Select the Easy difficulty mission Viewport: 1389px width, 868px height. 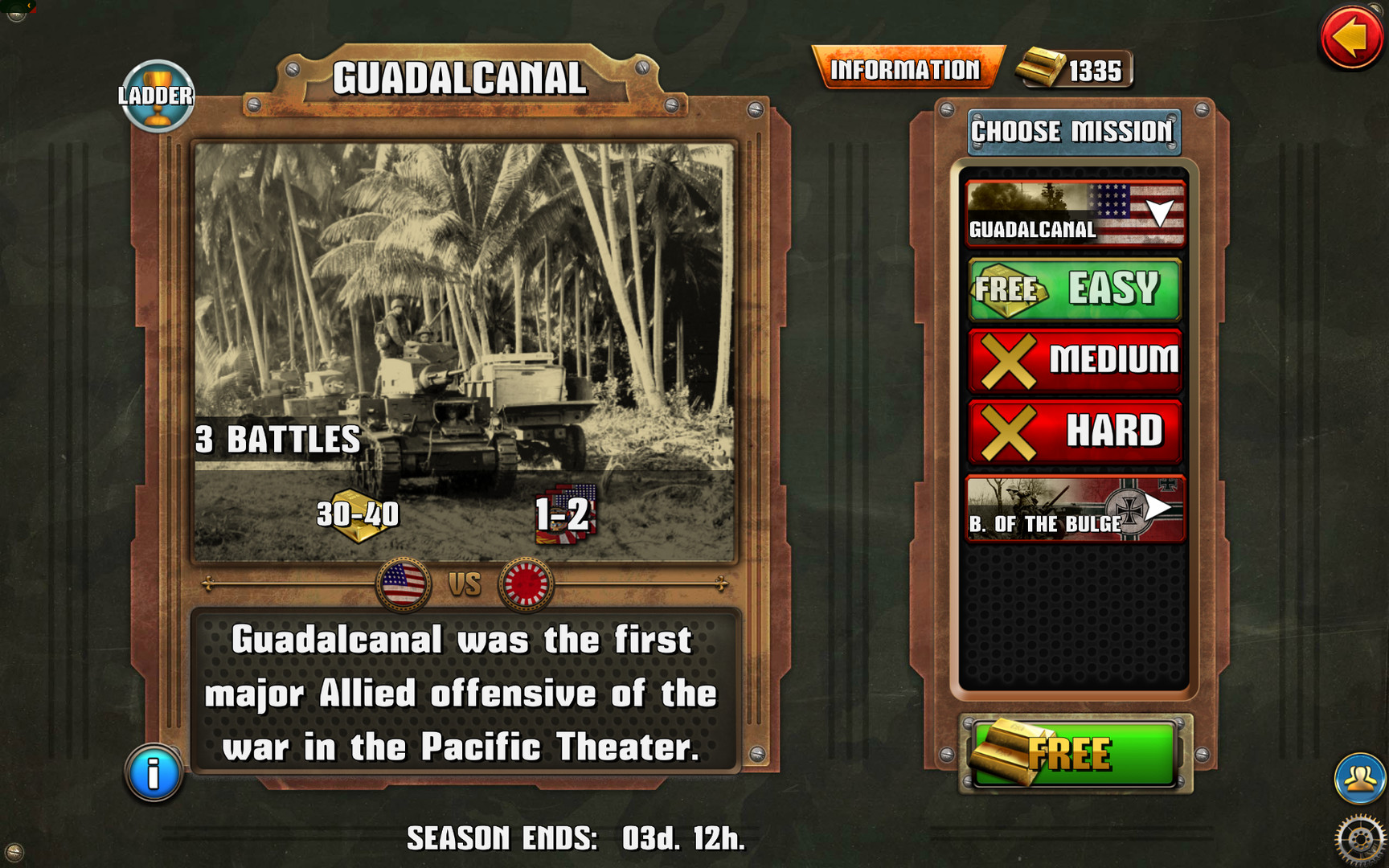click(1075, 290)
